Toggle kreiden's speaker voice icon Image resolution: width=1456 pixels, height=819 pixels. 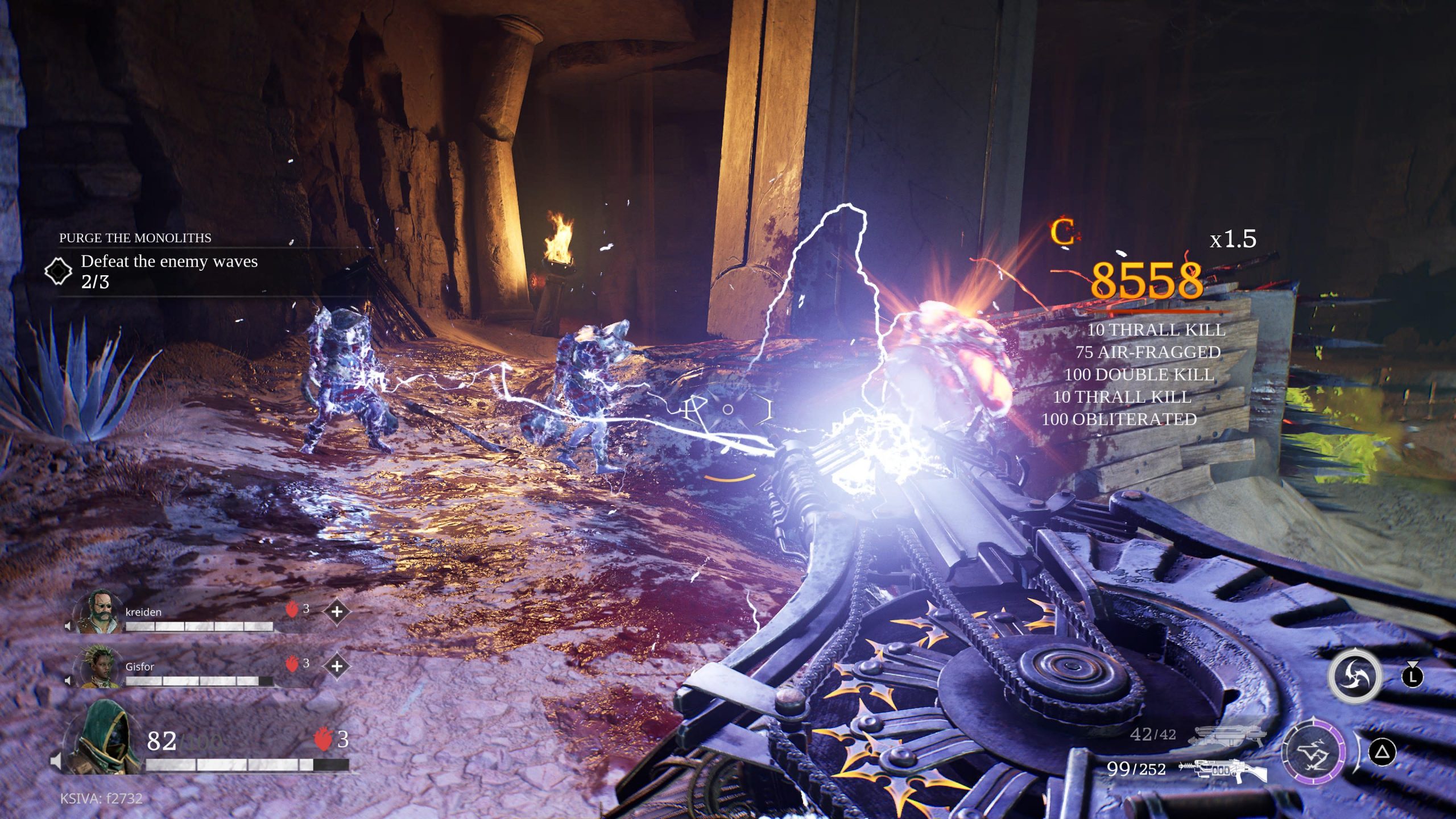(x=68, y=626)
